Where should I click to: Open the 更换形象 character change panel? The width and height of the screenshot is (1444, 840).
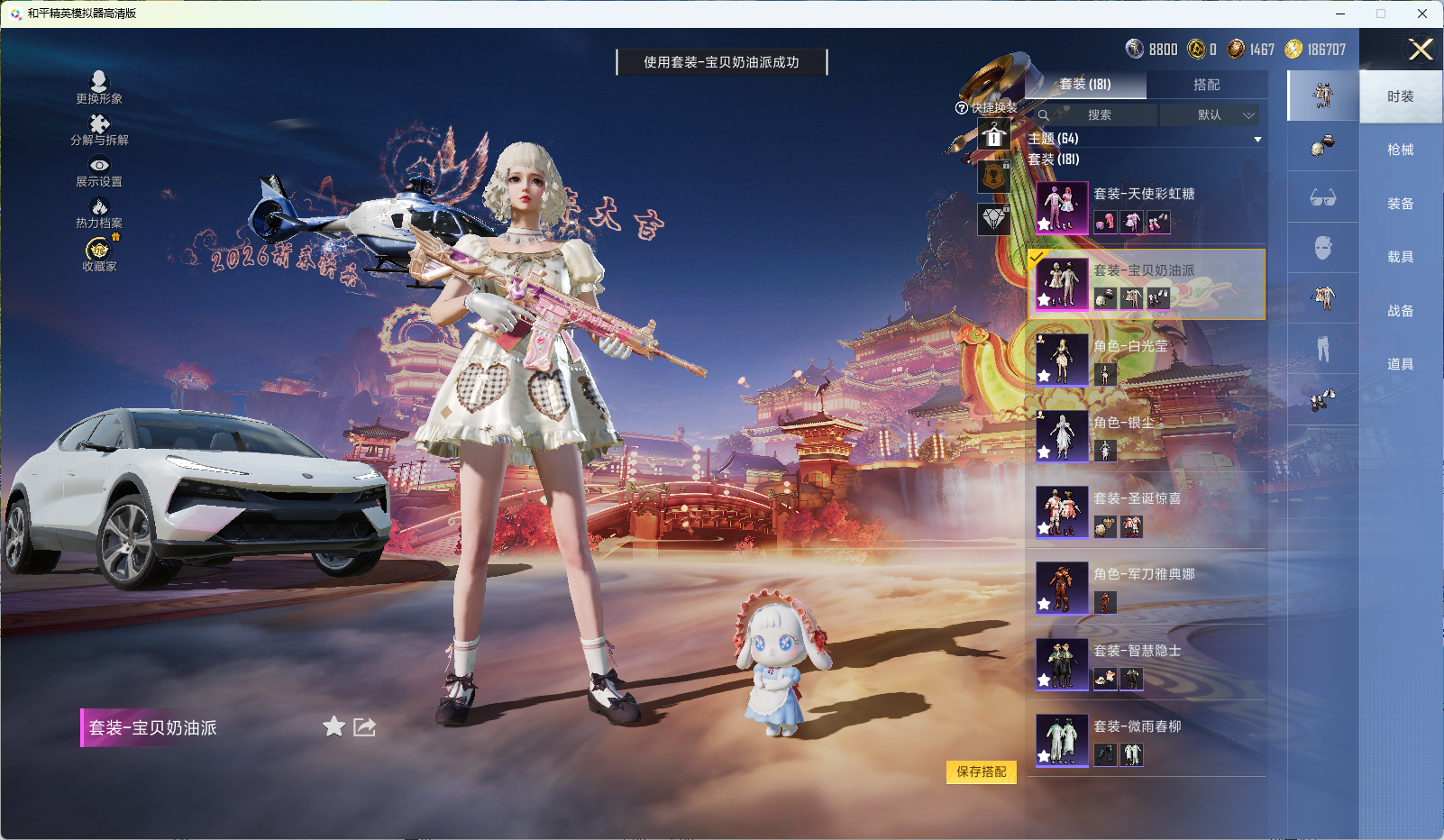click(100, 86)
